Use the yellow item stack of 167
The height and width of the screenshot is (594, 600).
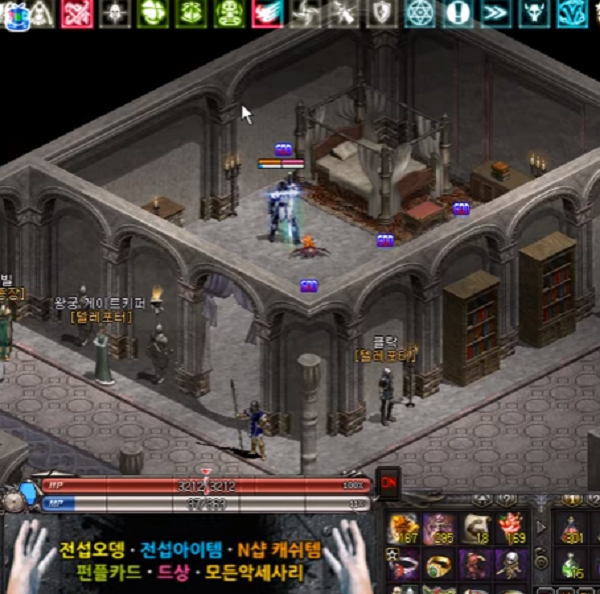pyautogui.click(x=405, y=529)
